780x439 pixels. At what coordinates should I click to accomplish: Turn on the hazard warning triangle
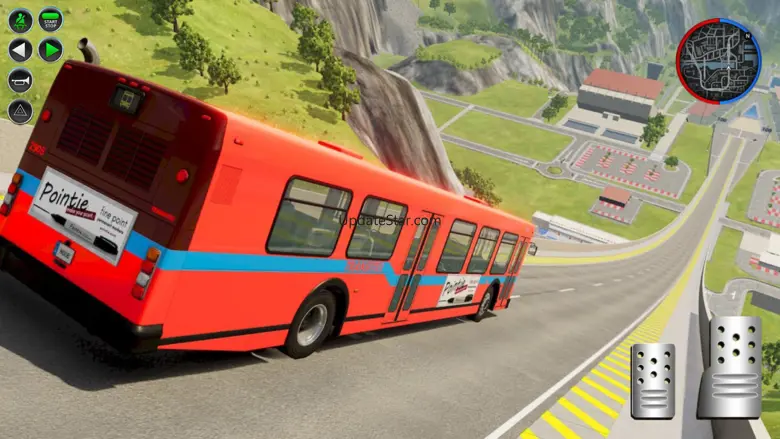20,110
